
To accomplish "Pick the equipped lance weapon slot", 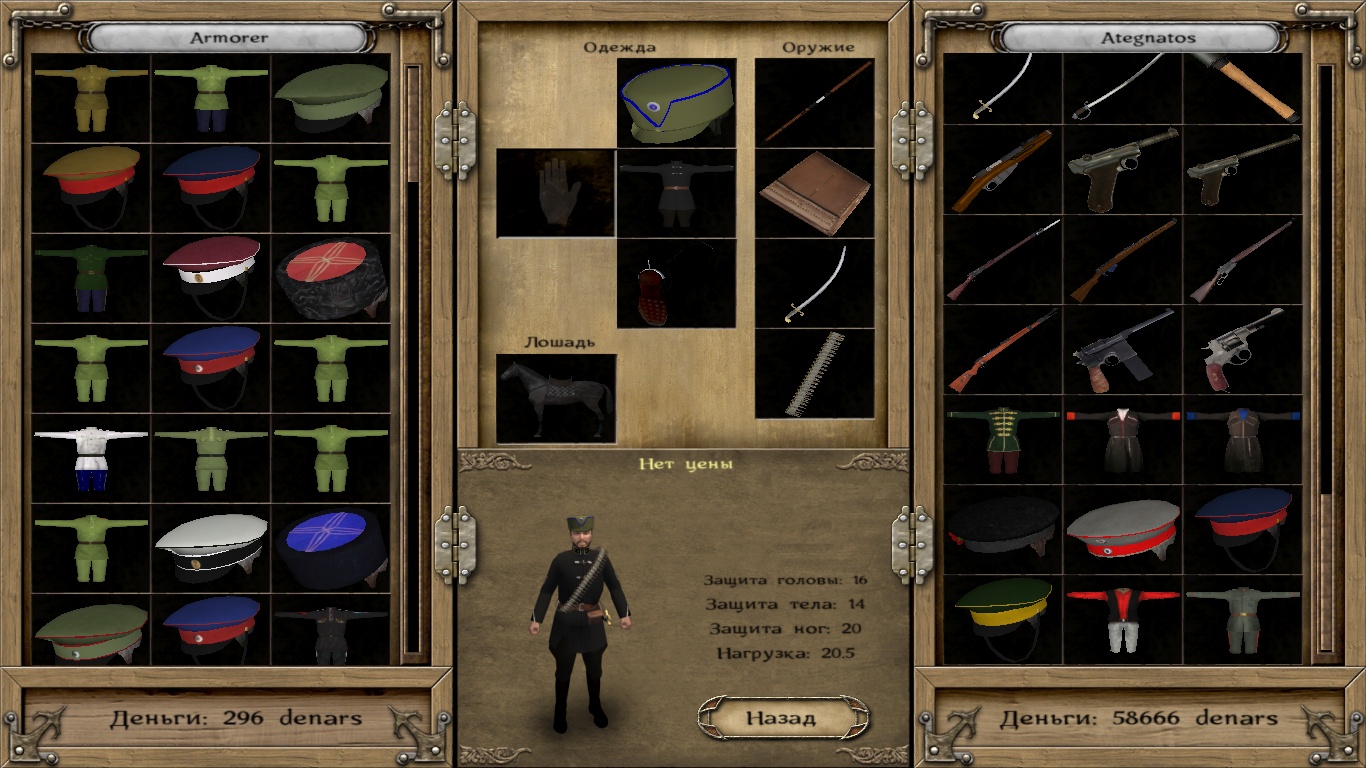I will [814, 102].
